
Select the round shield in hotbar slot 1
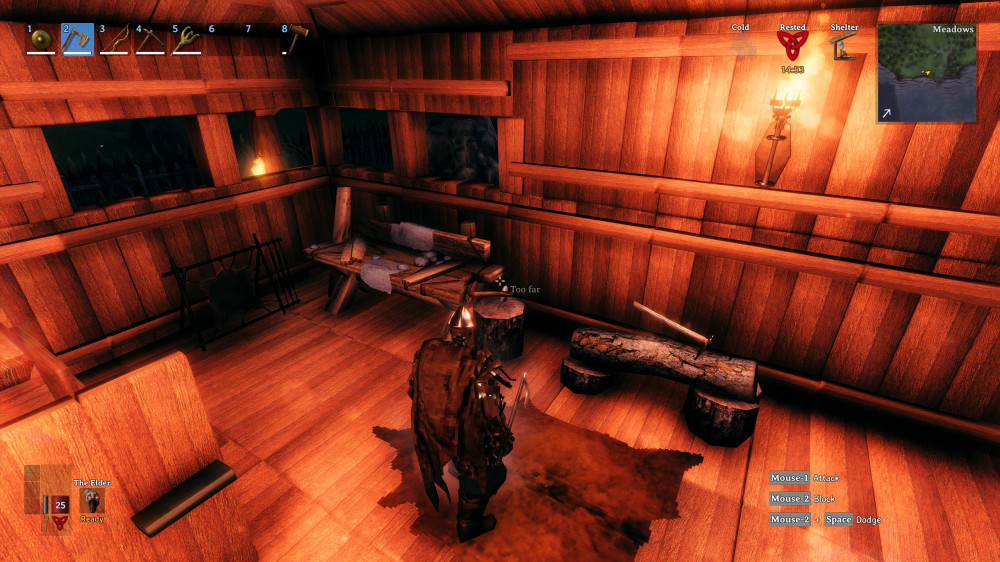click(41, 39)
